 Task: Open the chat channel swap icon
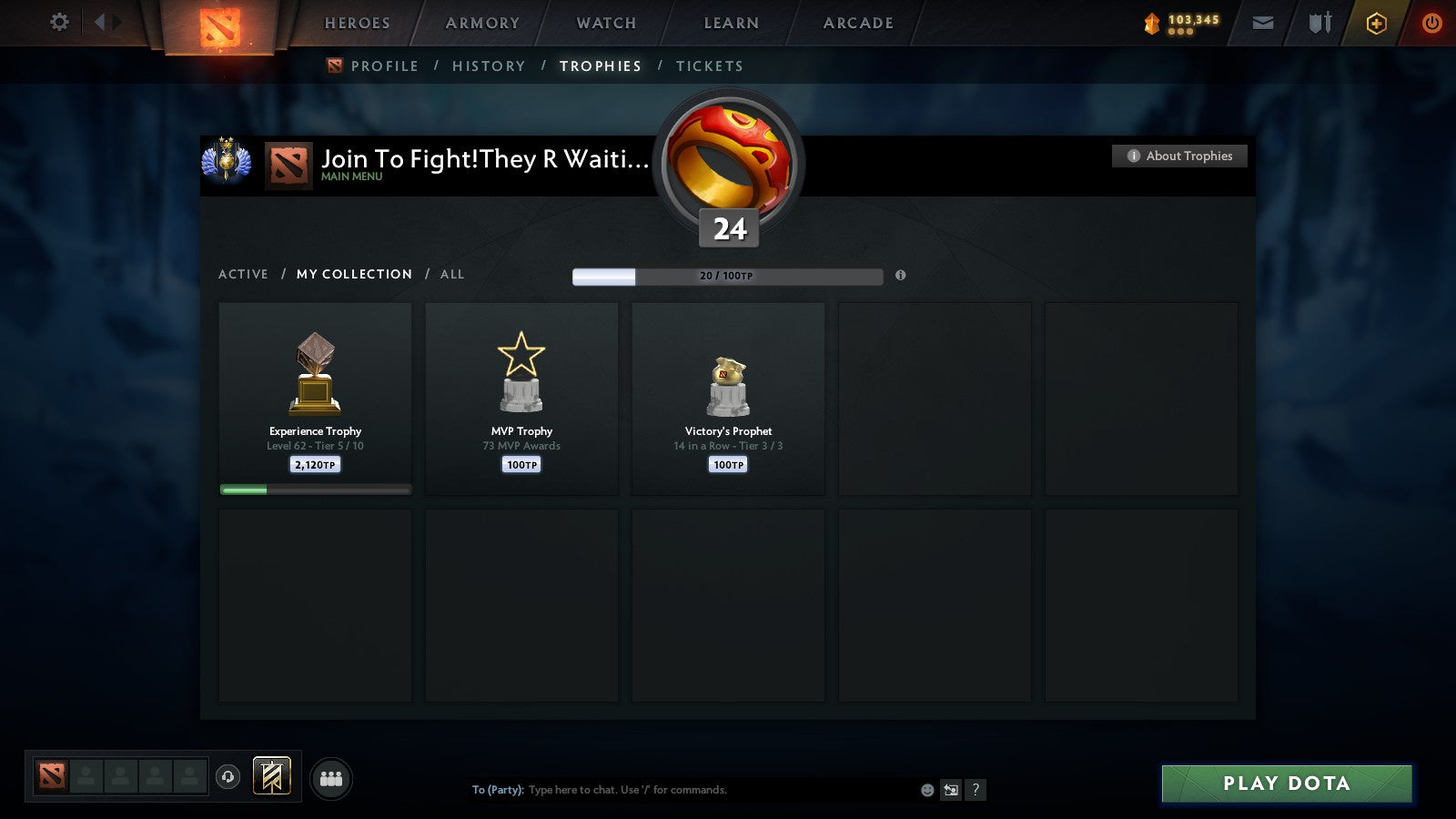click(x=952, y=790)
